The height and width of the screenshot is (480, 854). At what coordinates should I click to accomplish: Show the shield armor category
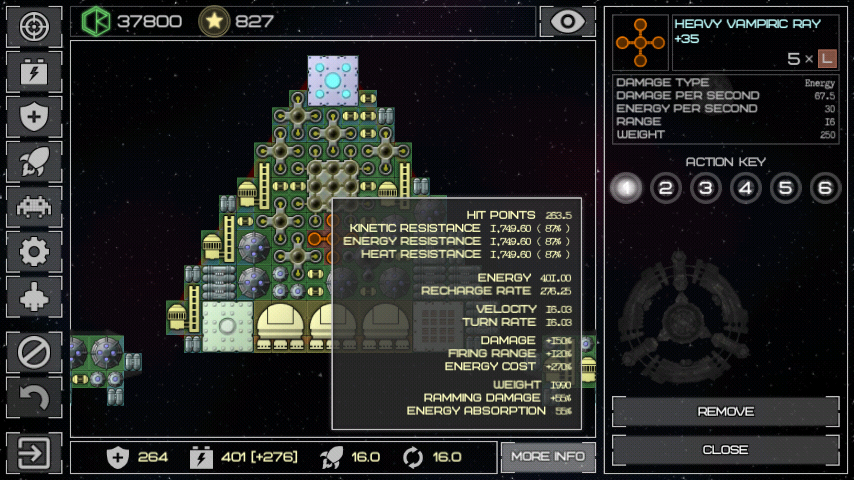pyautogui.click(x=34, y=117)
